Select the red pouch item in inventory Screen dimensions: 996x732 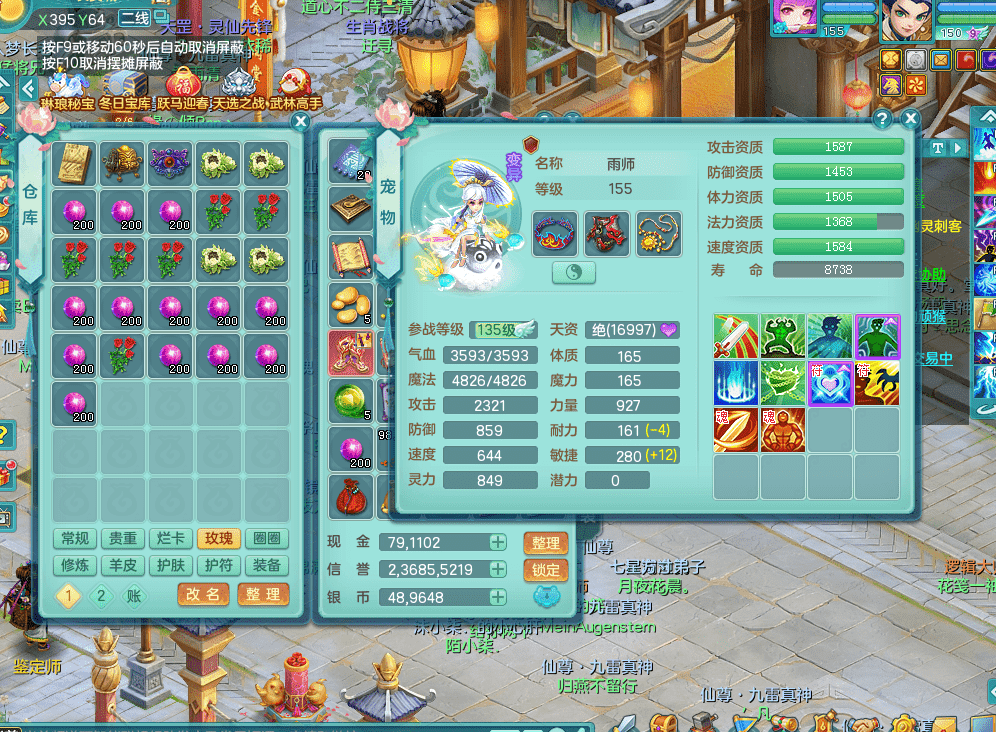(351, 497)
